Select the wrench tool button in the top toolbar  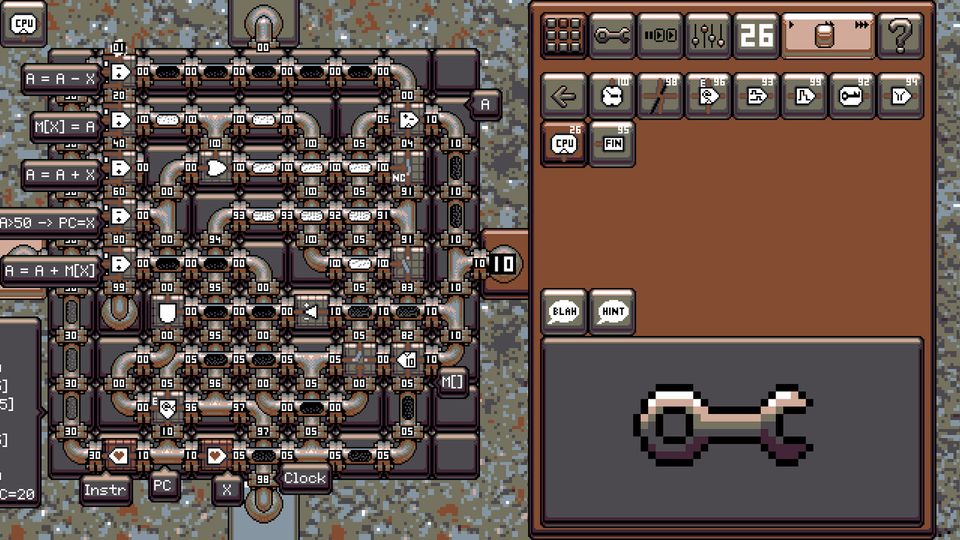(x=612, y=36)
